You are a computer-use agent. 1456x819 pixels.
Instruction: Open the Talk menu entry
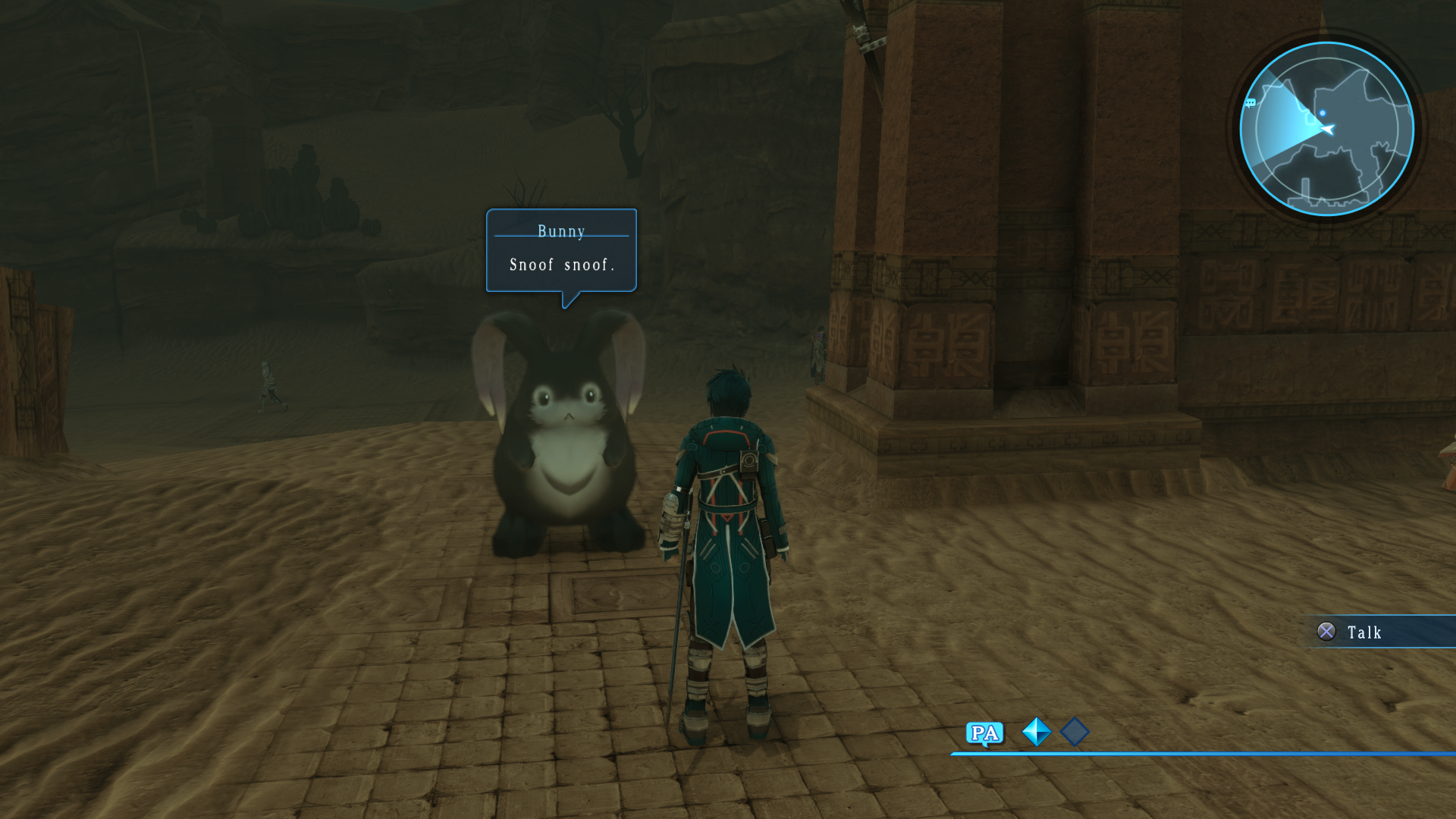tap(1365, 632)
